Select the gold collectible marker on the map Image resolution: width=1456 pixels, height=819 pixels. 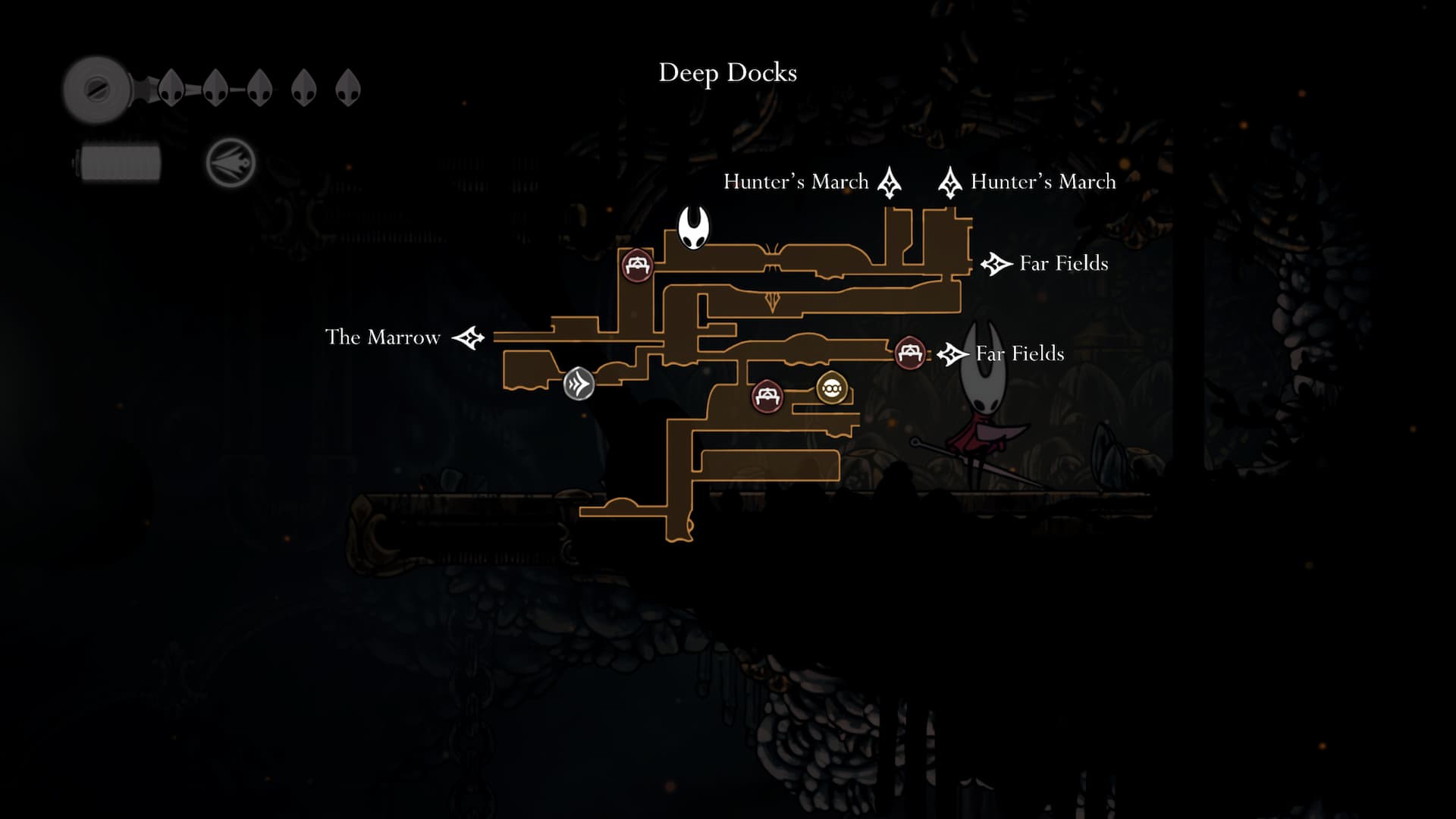click(x=831, y=389)
